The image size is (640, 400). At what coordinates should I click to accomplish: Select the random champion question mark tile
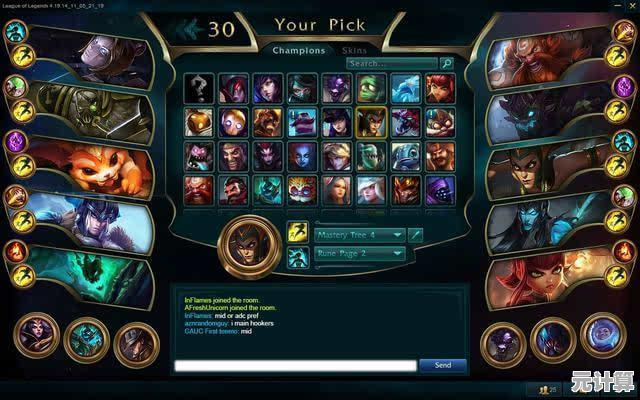point(200,88)
